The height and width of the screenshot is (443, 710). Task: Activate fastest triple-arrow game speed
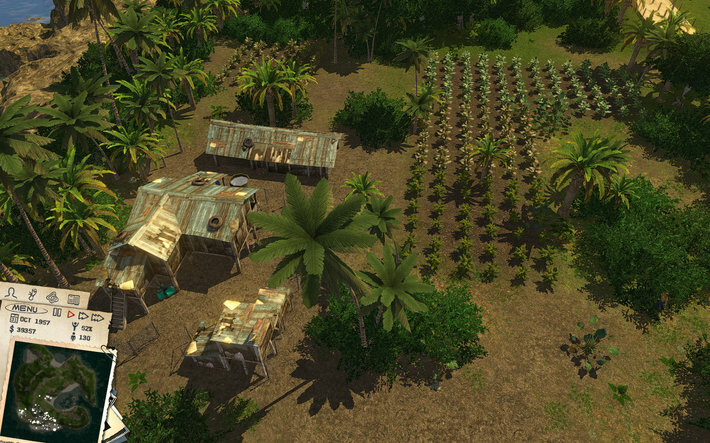pos(97,318)
